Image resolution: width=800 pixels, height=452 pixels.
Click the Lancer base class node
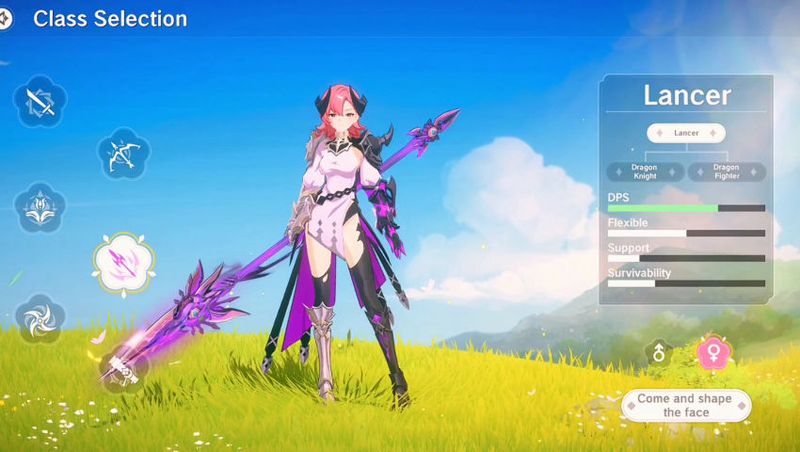point(686,133)
